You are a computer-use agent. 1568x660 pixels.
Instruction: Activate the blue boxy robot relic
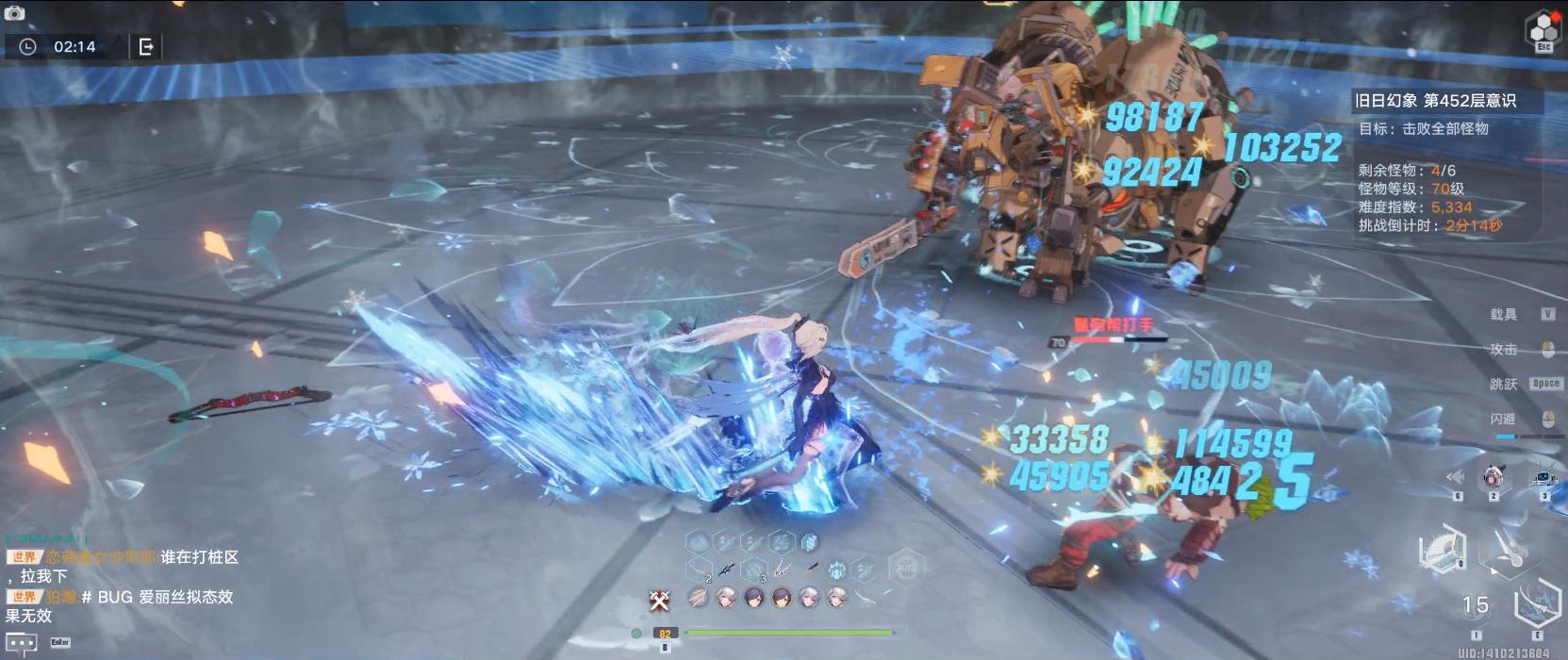click(1543, 476)
